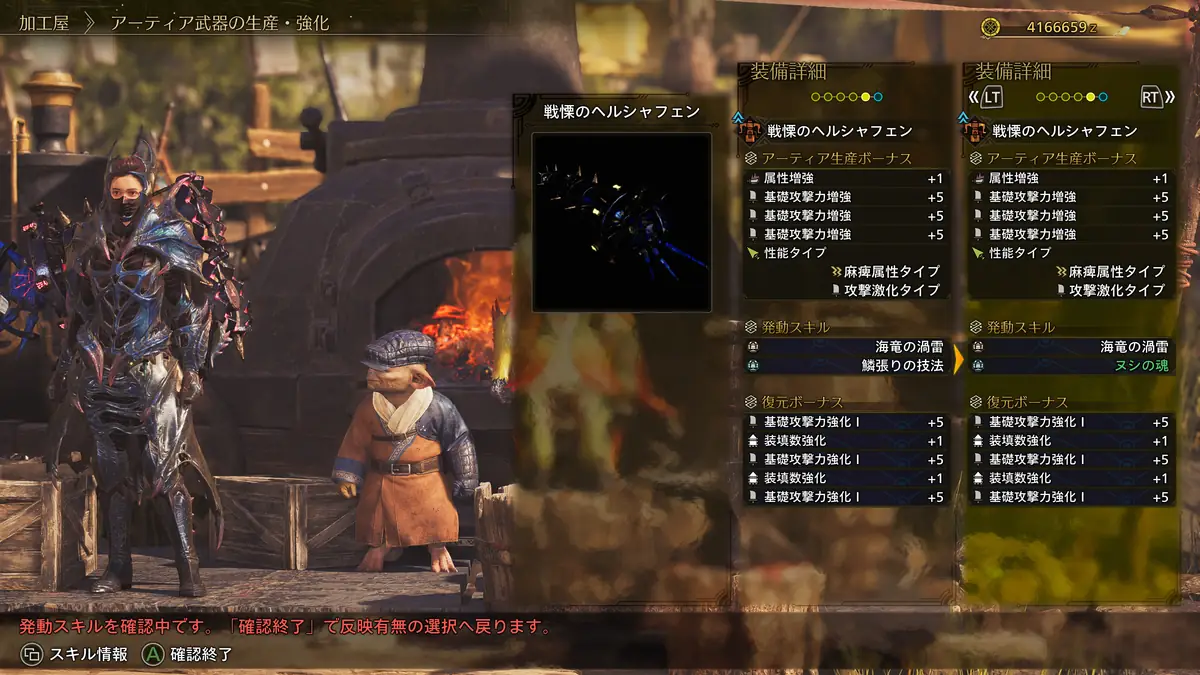The image size is (1200, 675).
Task: Choose 海竜の渦雷 in the yellow-highlighted panel
Action: click(1071, 346)
